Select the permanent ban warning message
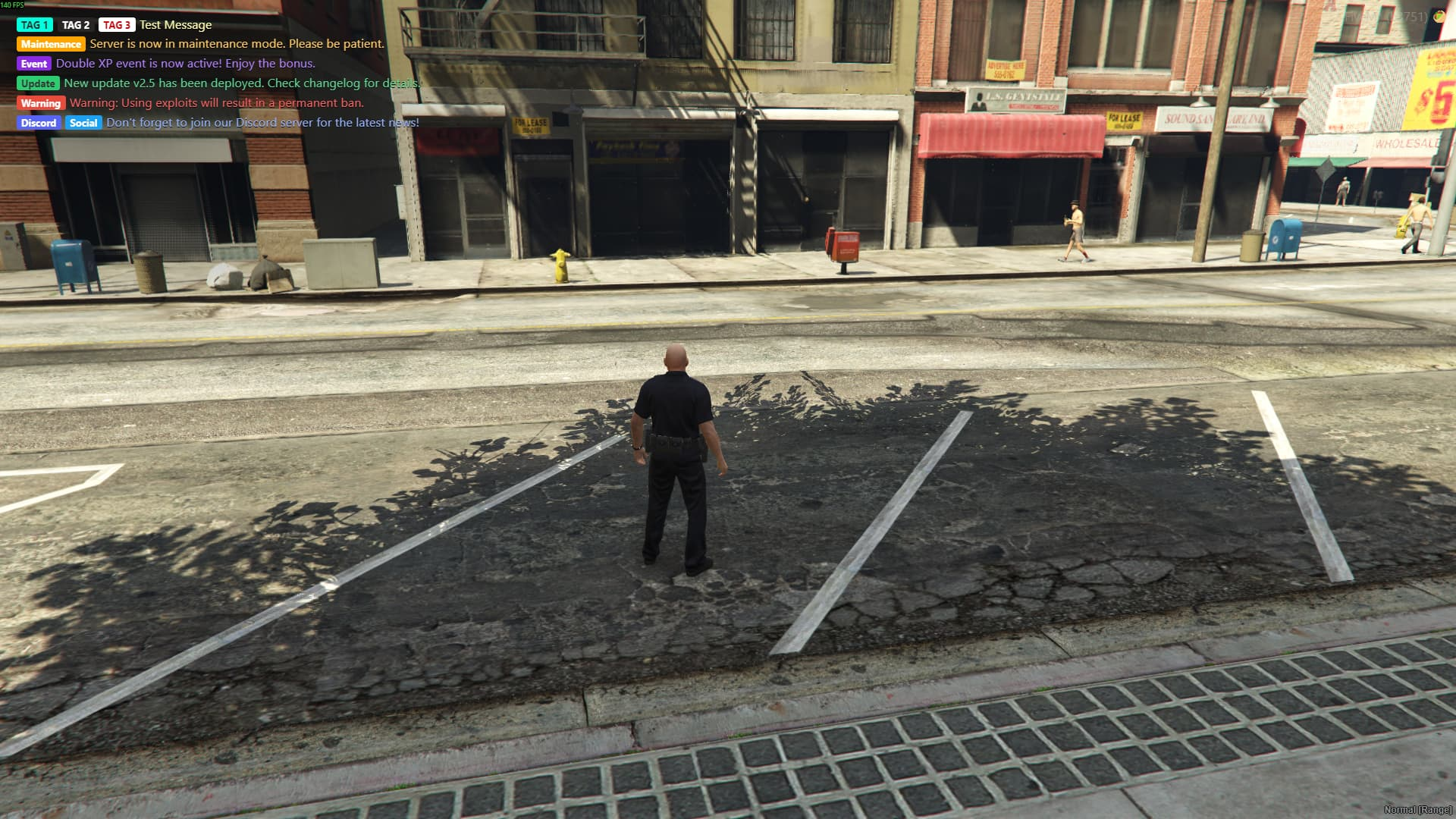Image resolution: width=1456 pixels, height=819 pixels. coord(217,103)
